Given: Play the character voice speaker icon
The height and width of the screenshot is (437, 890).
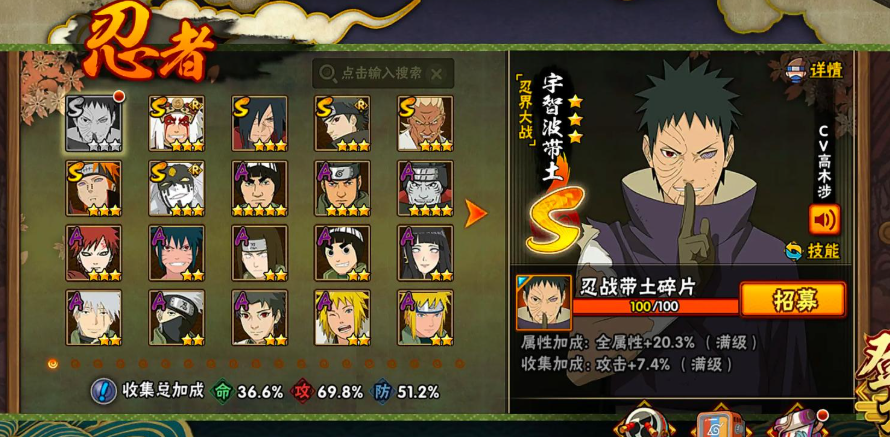Looking at the screenshot, I should coord(824,218).
